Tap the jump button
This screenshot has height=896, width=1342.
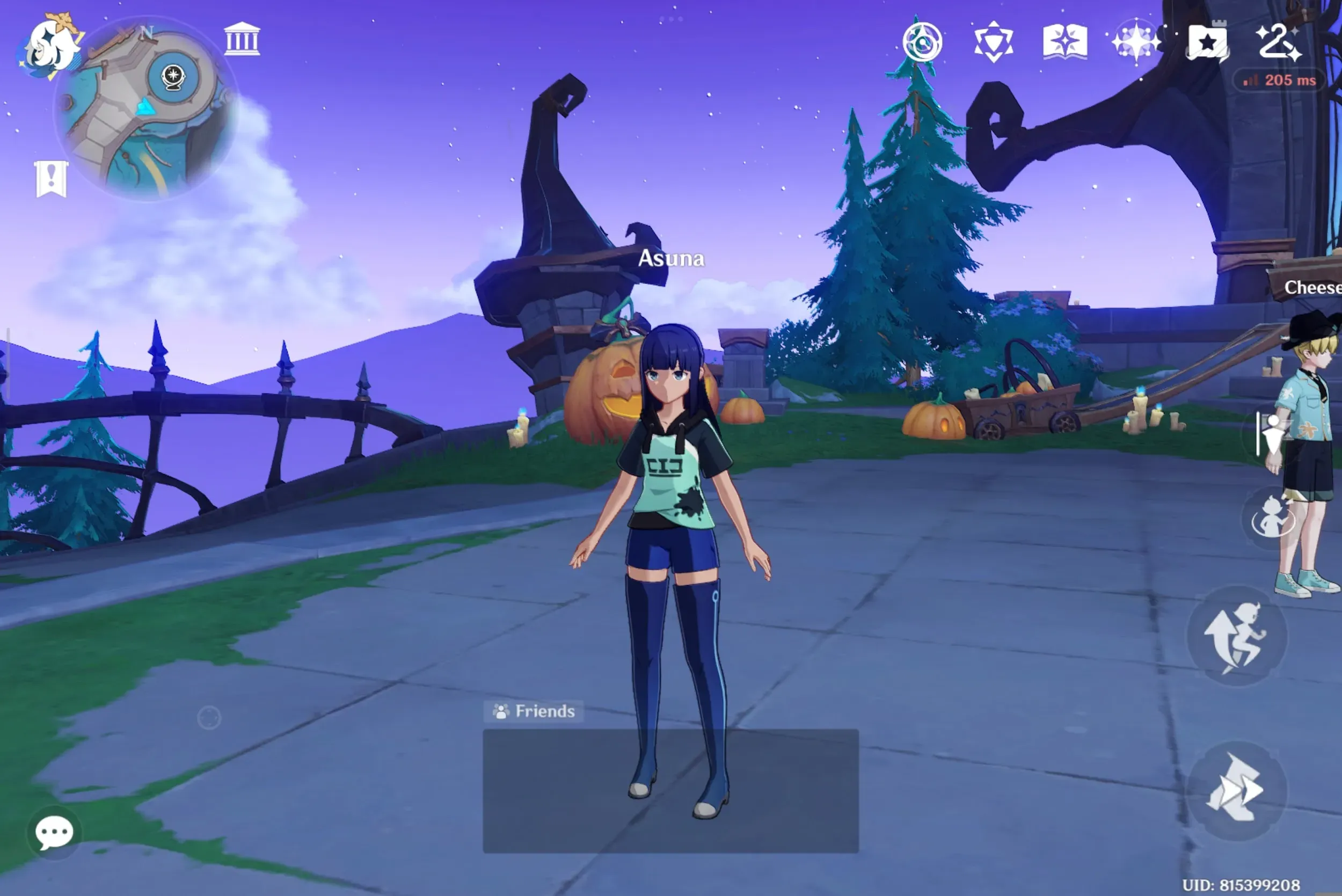tap(1237, 636)
